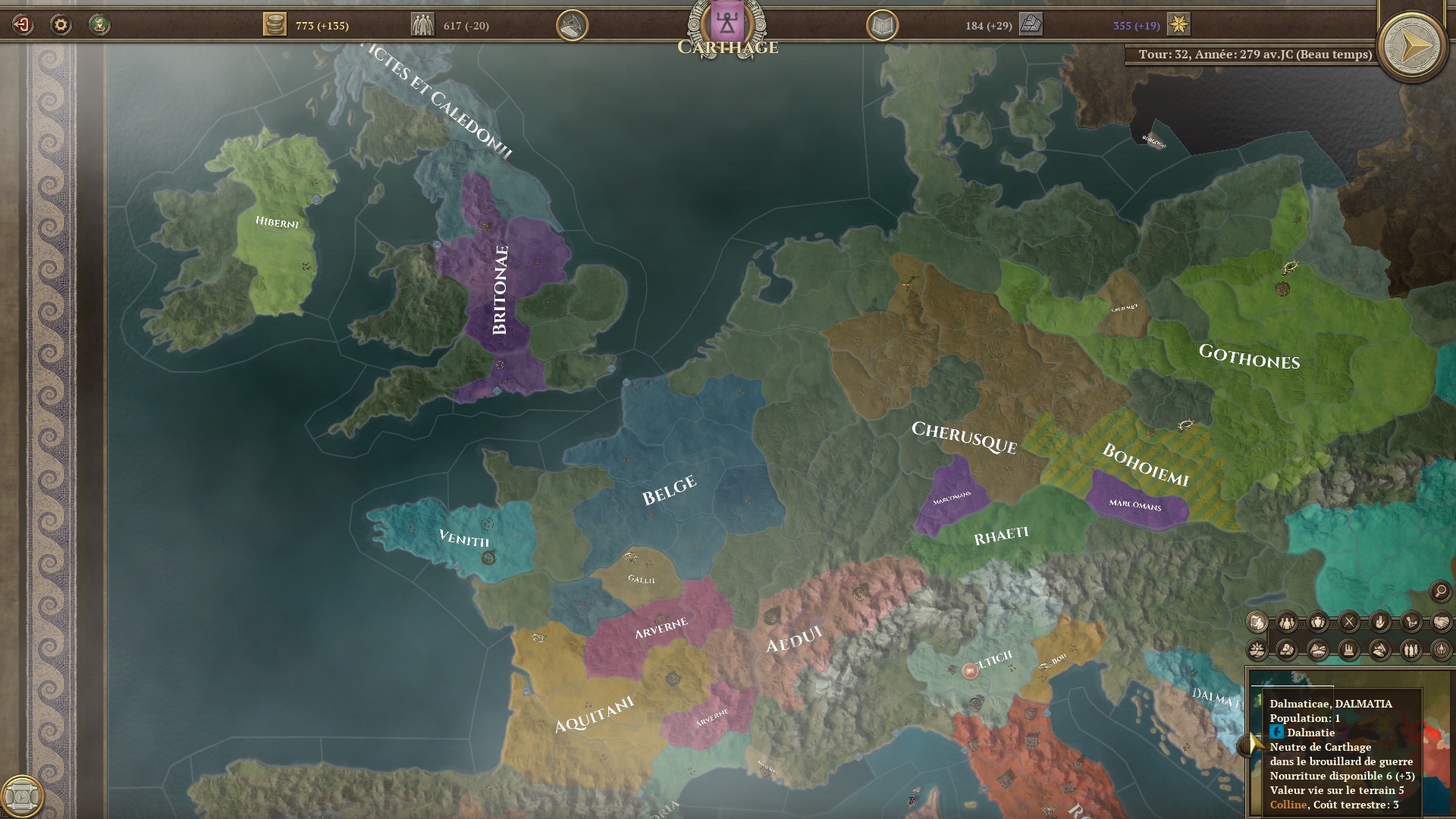Screen dimensions: 1456x819
Task: Click the green advisor portrait icon
Action: tap(99, 25)
